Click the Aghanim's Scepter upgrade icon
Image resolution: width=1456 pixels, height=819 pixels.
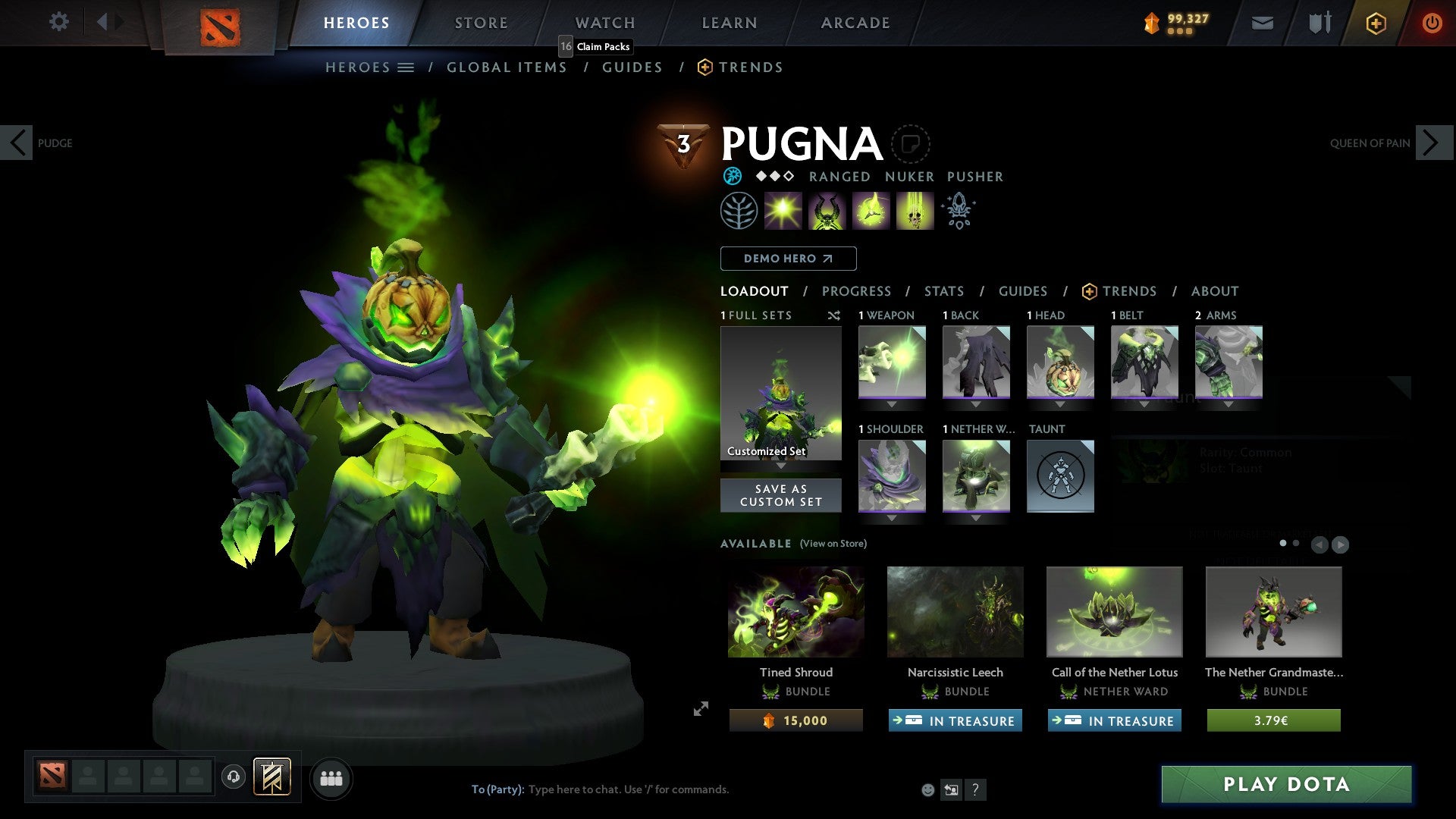coord(959,210)
